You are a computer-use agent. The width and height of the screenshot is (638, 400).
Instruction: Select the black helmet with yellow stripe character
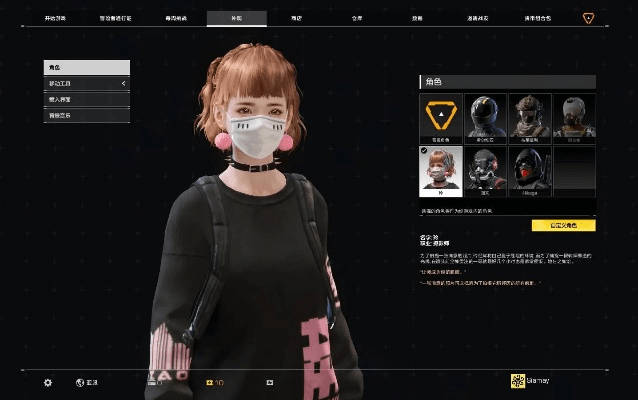pos(485,116)
